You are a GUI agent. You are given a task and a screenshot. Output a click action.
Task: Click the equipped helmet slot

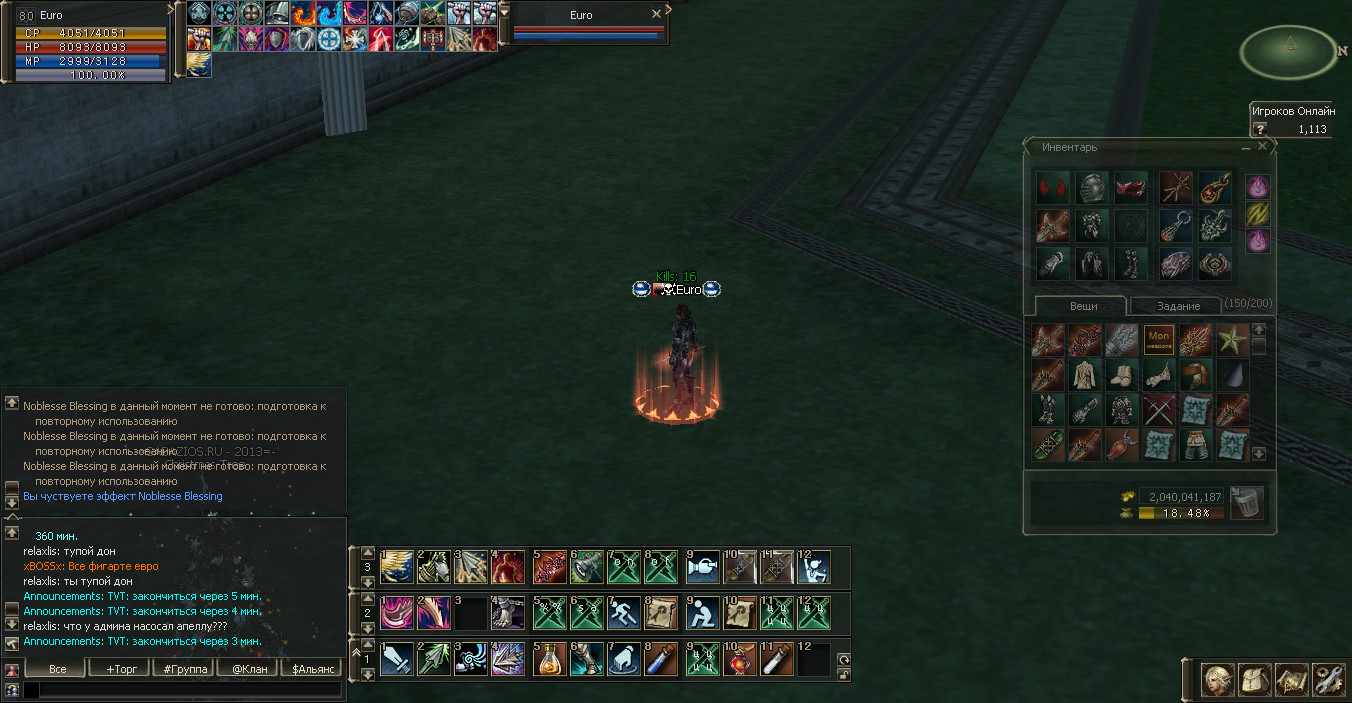click(x=1092, y=188)
